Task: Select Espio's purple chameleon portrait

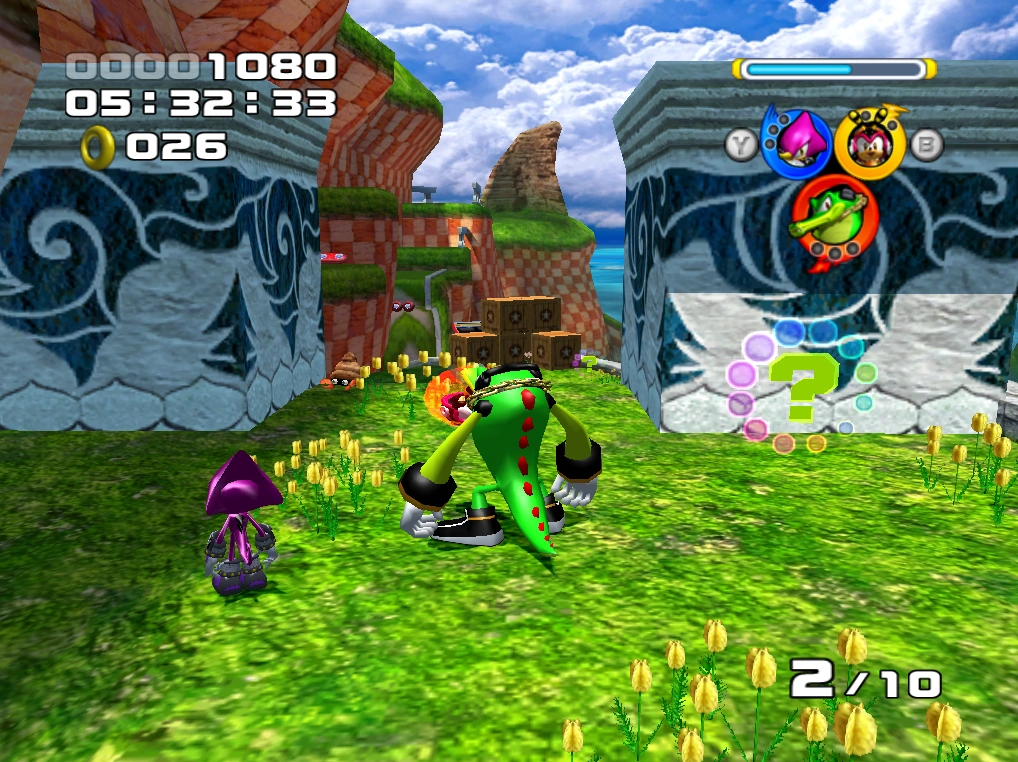Action: point(797,144)
